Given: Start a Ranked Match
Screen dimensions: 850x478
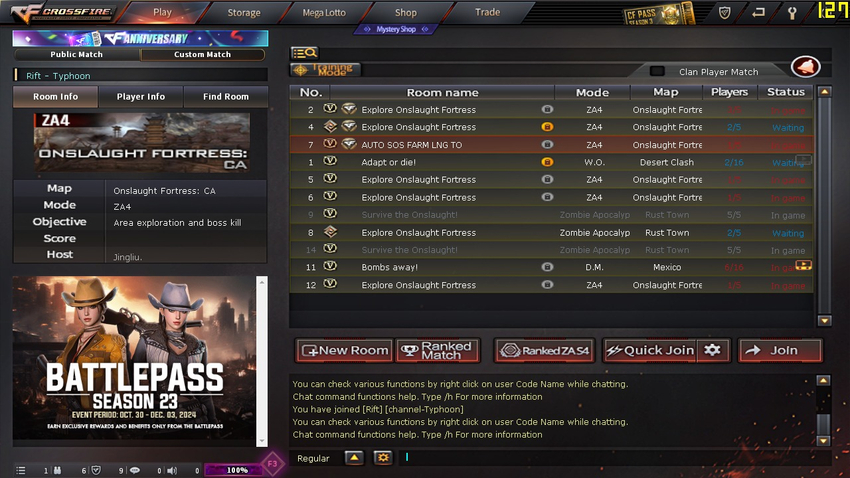Looking at the screenshot, I should 438,351.
